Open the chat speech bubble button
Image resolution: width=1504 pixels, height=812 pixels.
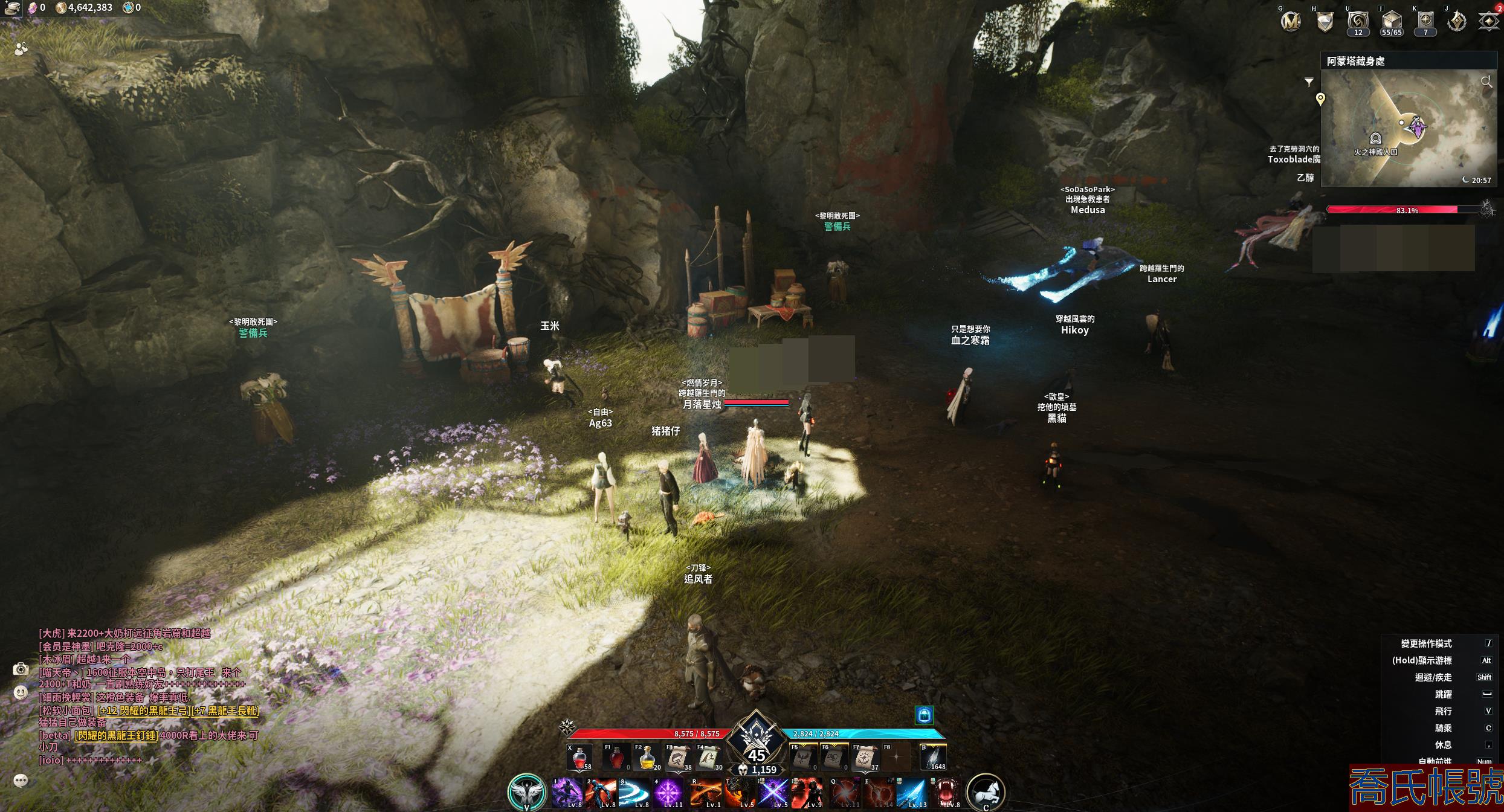[x=21, y=781]
